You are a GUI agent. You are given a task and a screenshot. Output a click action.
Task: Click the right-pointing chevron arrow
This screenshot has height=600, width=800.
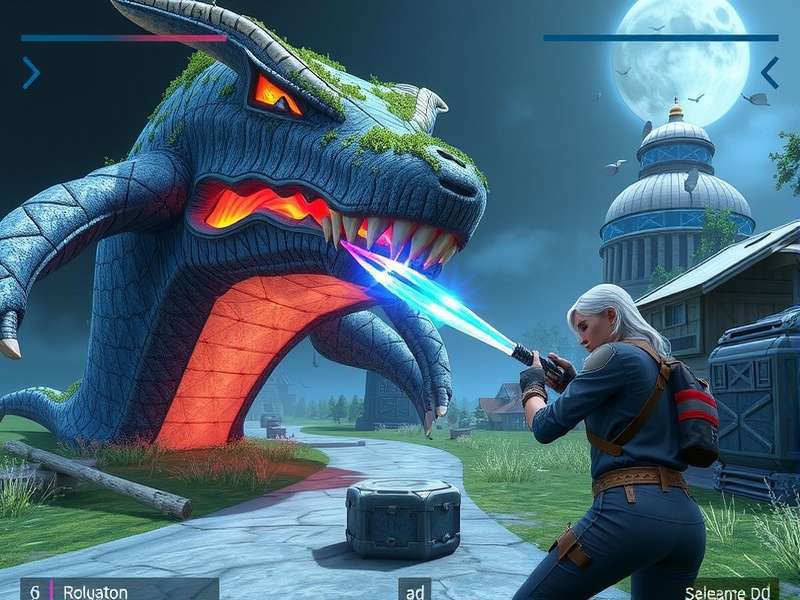tap(31, 72)
